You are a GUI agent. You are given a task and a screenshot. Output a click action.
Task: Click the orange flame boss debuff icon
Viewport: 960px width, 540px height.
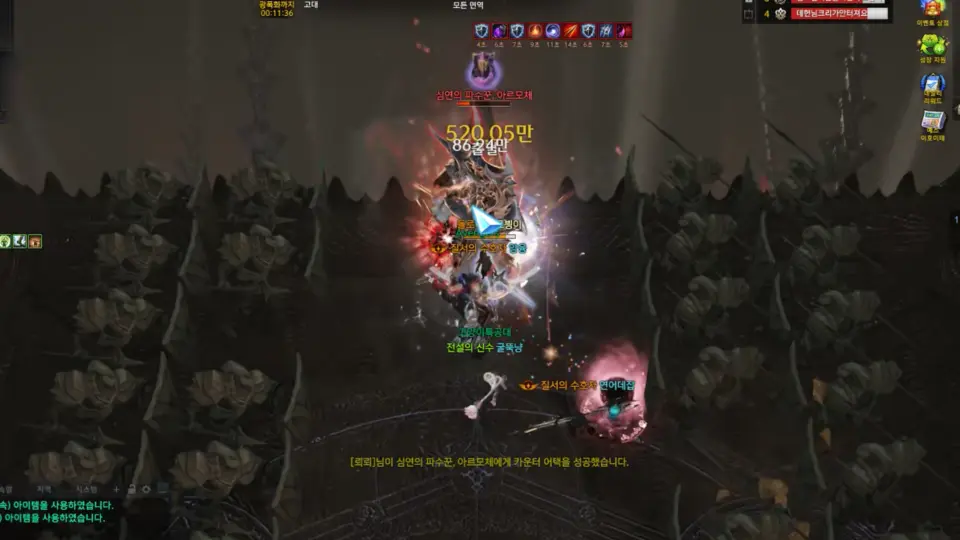click(x=534, y=31)
